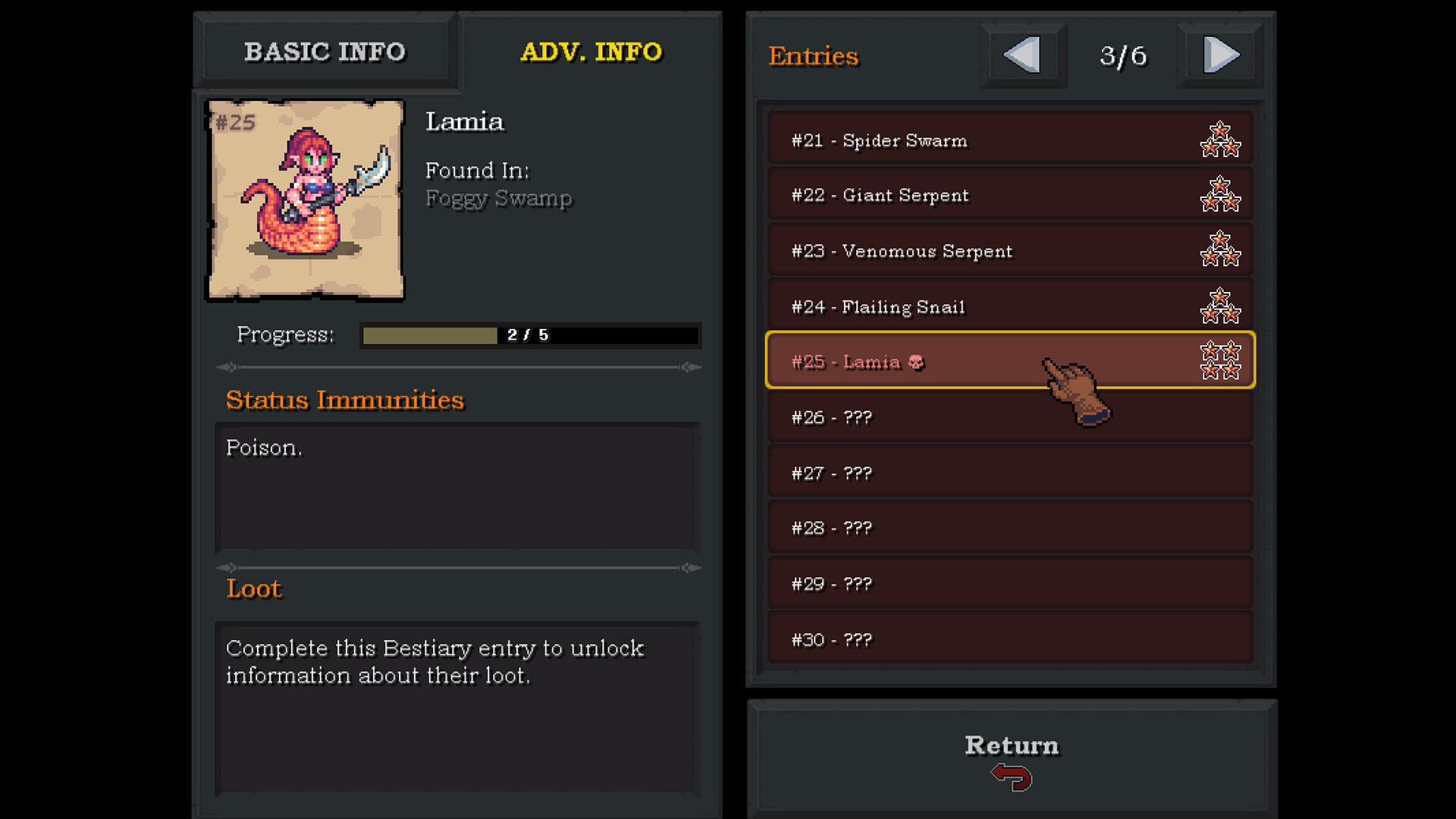Click the 2/5 Lamia progress bar
Screen dimensions: 1456x819
529,335
